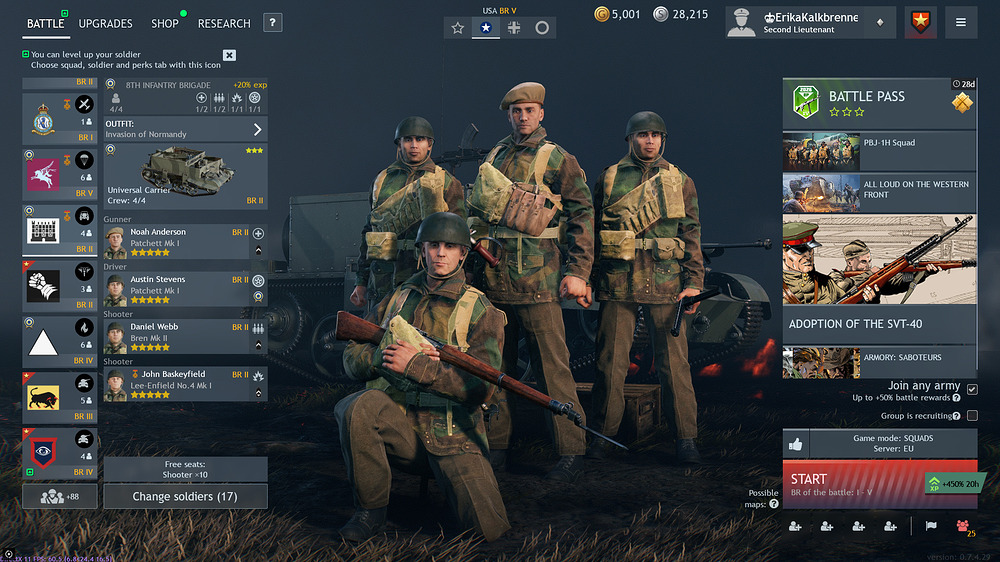The image size is (1000, 562).
Task: Open Adoption of the SVT-40 news
Action: (x=879, y=323)
